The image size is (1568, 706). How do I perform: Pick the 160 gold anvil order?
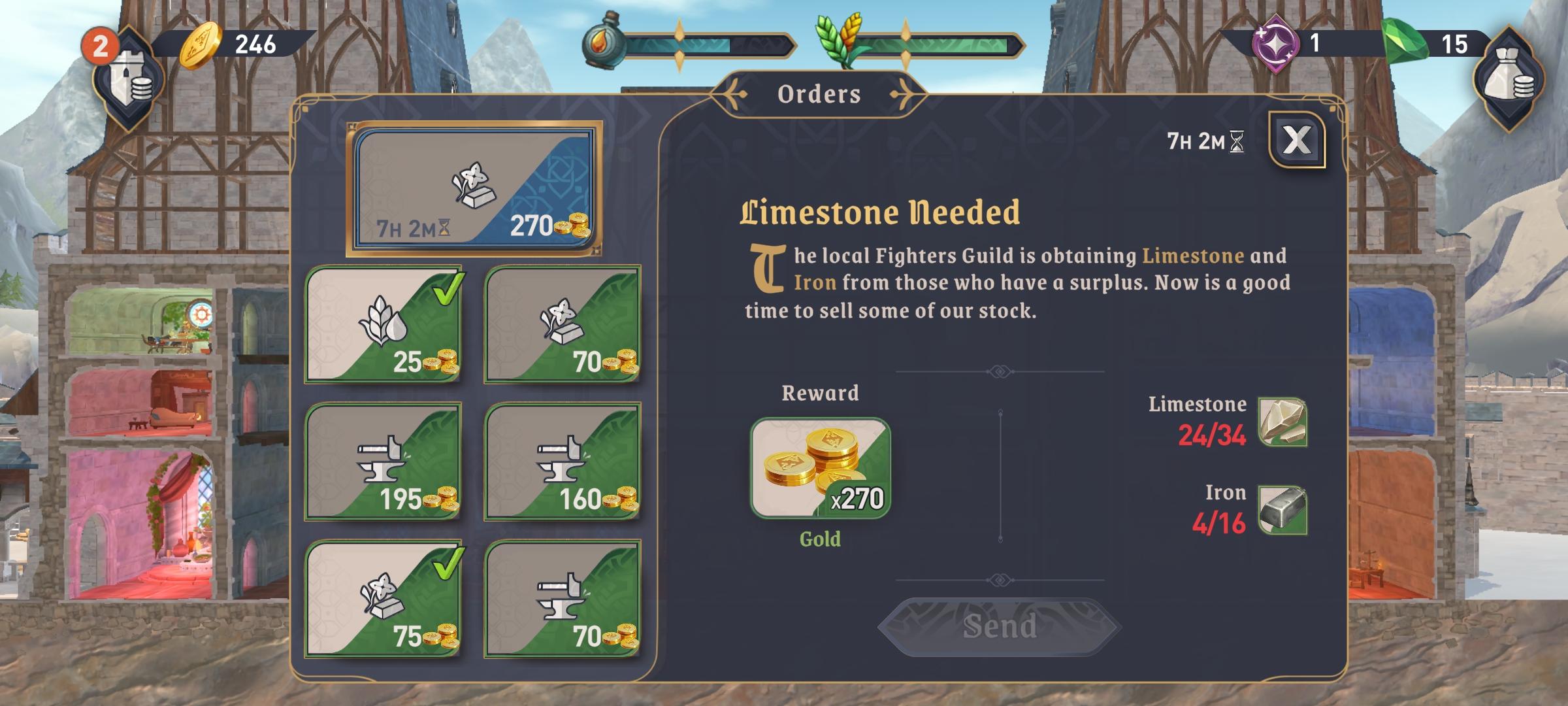pyautogui.click(x=563, y=462)
